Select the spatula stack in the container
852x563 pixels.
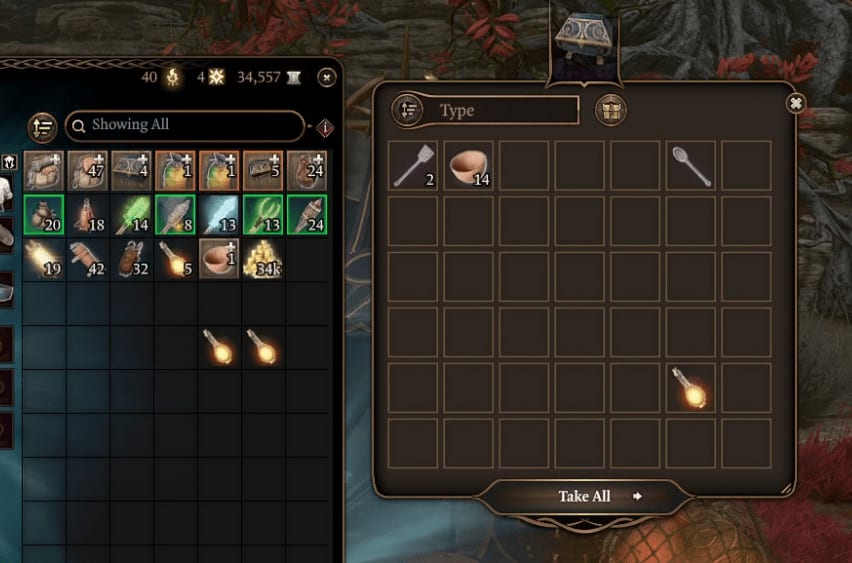[x=413, y=166]
